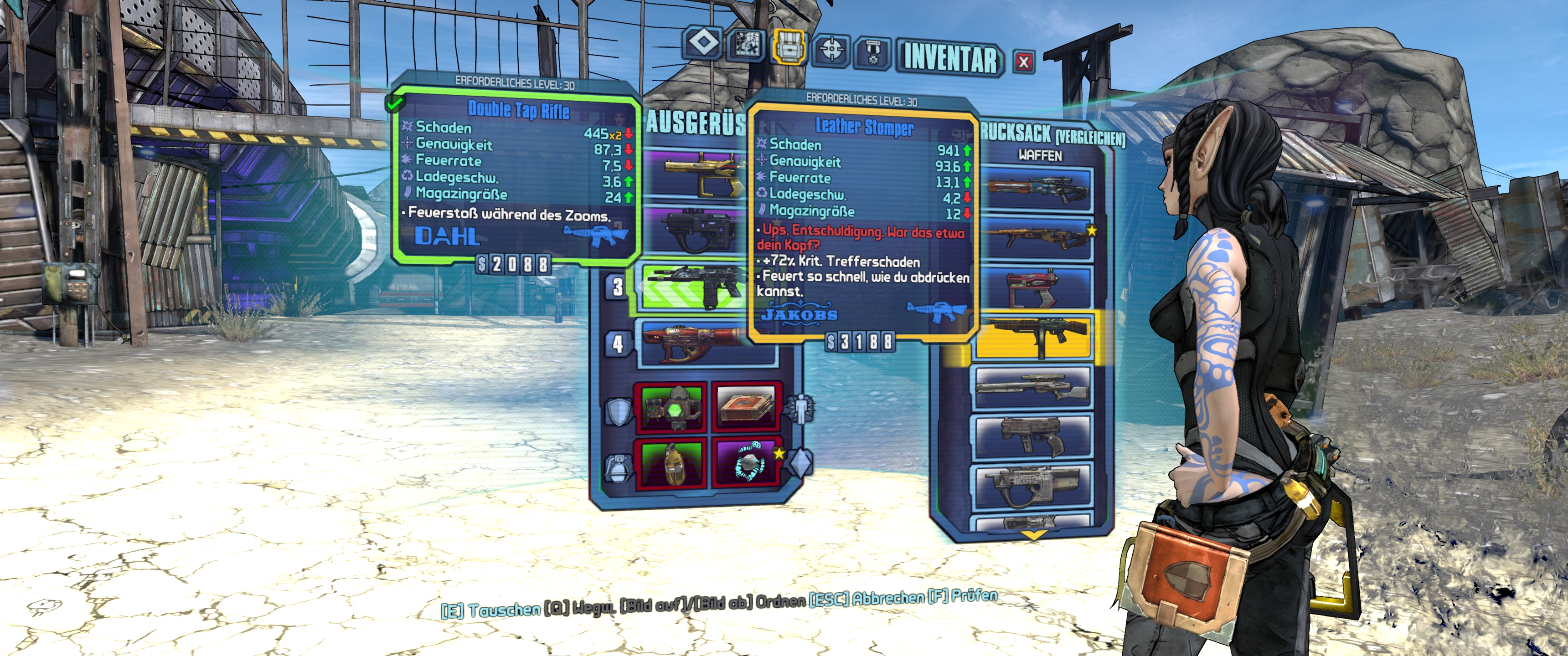Choose the equipped class mod book slot
The height and width of the screenshot is (656, 1568).
(746, 406)
